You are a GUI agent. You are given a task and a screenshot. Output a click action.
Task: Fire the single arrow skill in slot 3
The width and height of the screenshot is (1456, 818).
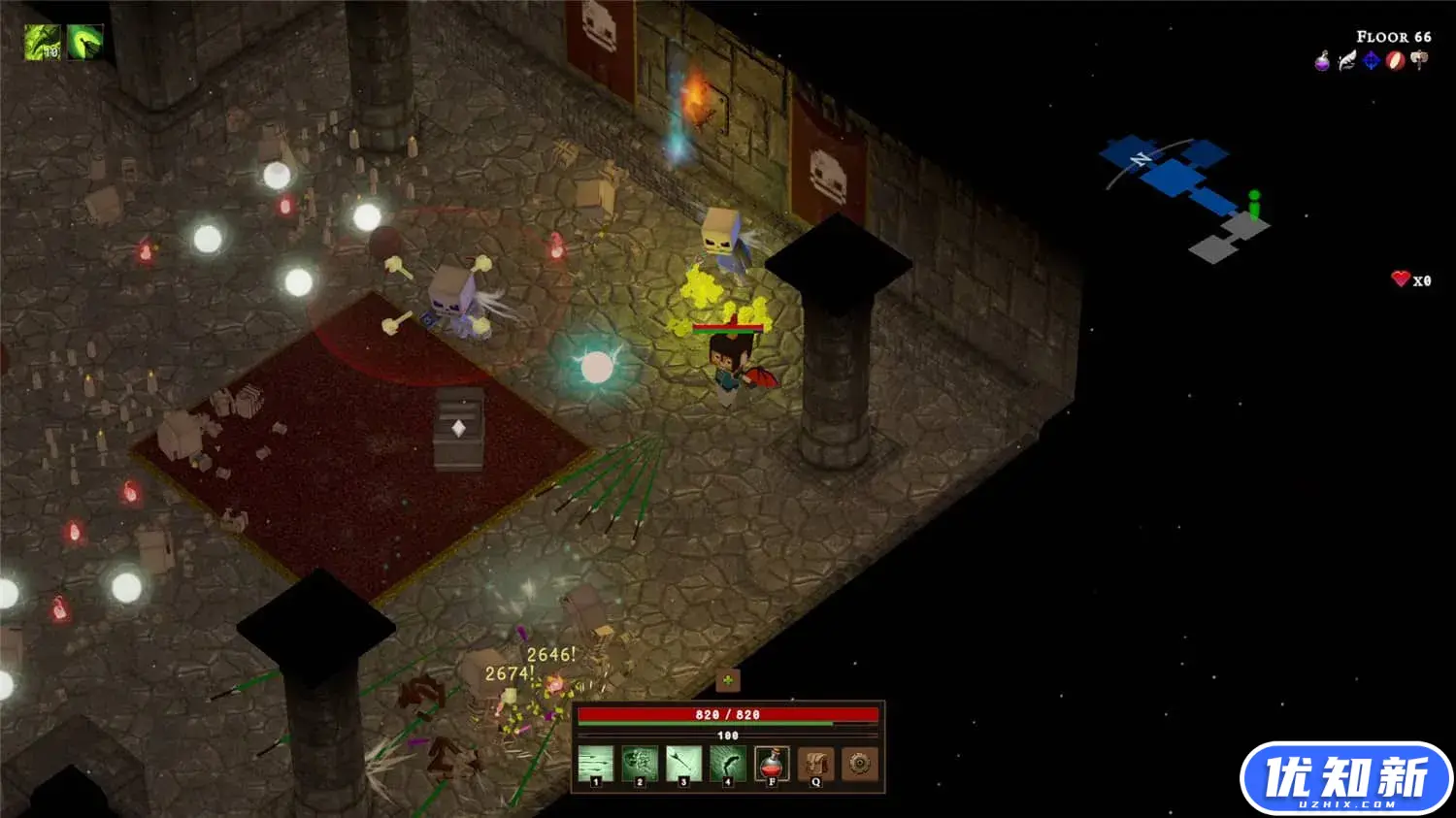(x=683, y=763)
